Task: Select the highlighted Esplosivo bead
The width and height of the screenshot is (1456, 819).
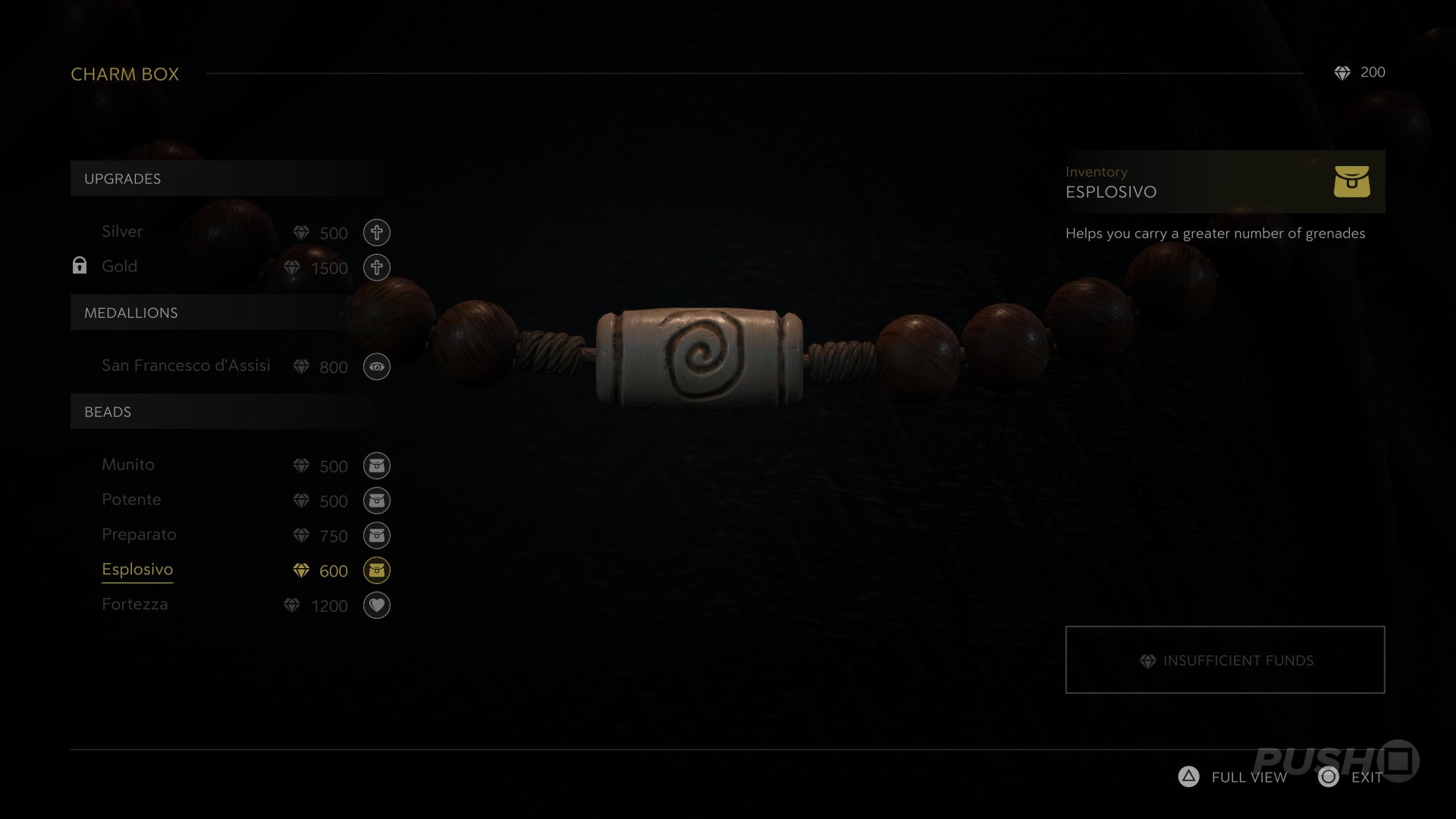Action: pyautogui.click(x=137, y=570)
